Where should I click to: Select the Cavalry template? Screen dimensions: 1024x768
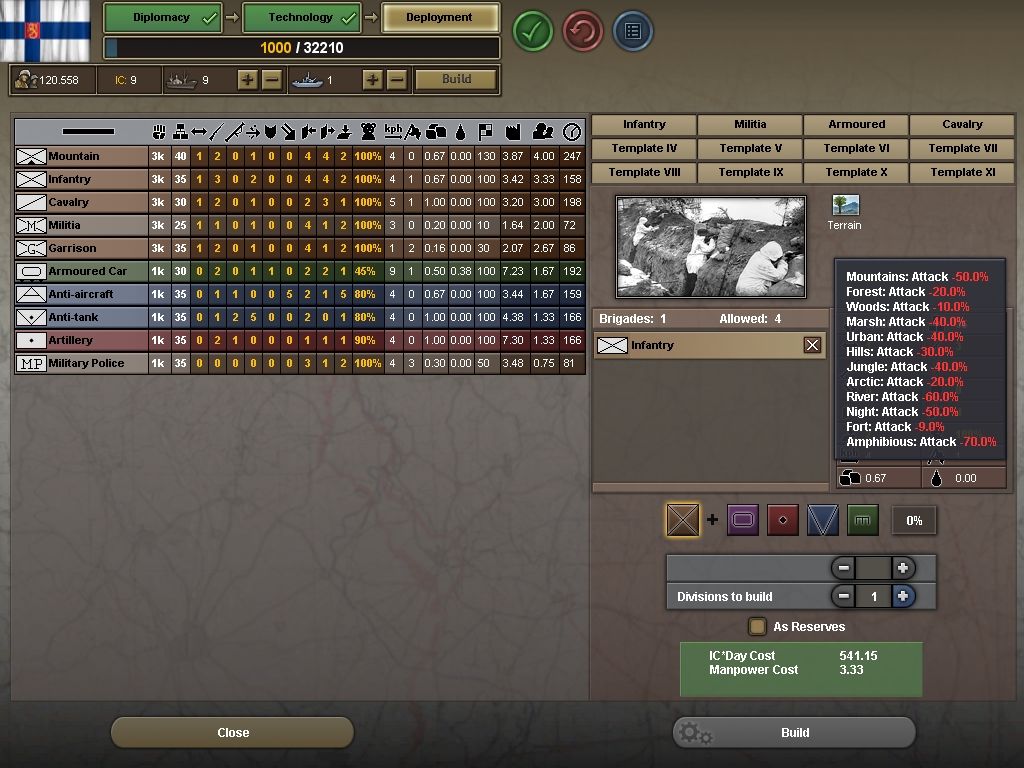click(x=962, y=125)
